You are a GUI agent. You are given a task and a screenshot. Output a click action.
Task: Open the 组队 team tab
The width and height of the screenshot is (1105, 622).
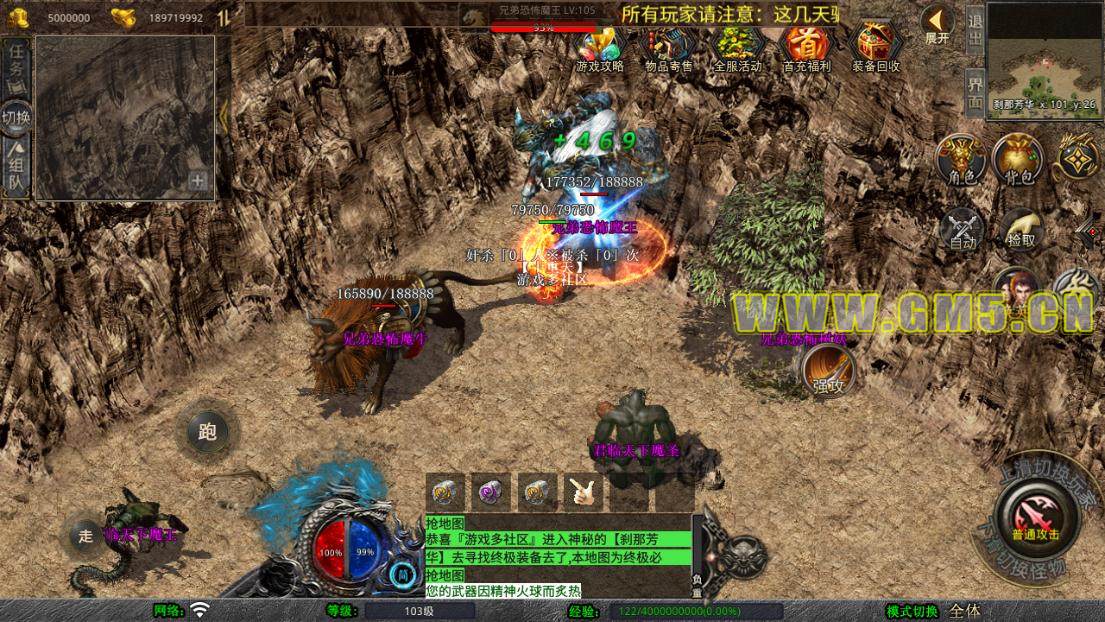(16, 166)
